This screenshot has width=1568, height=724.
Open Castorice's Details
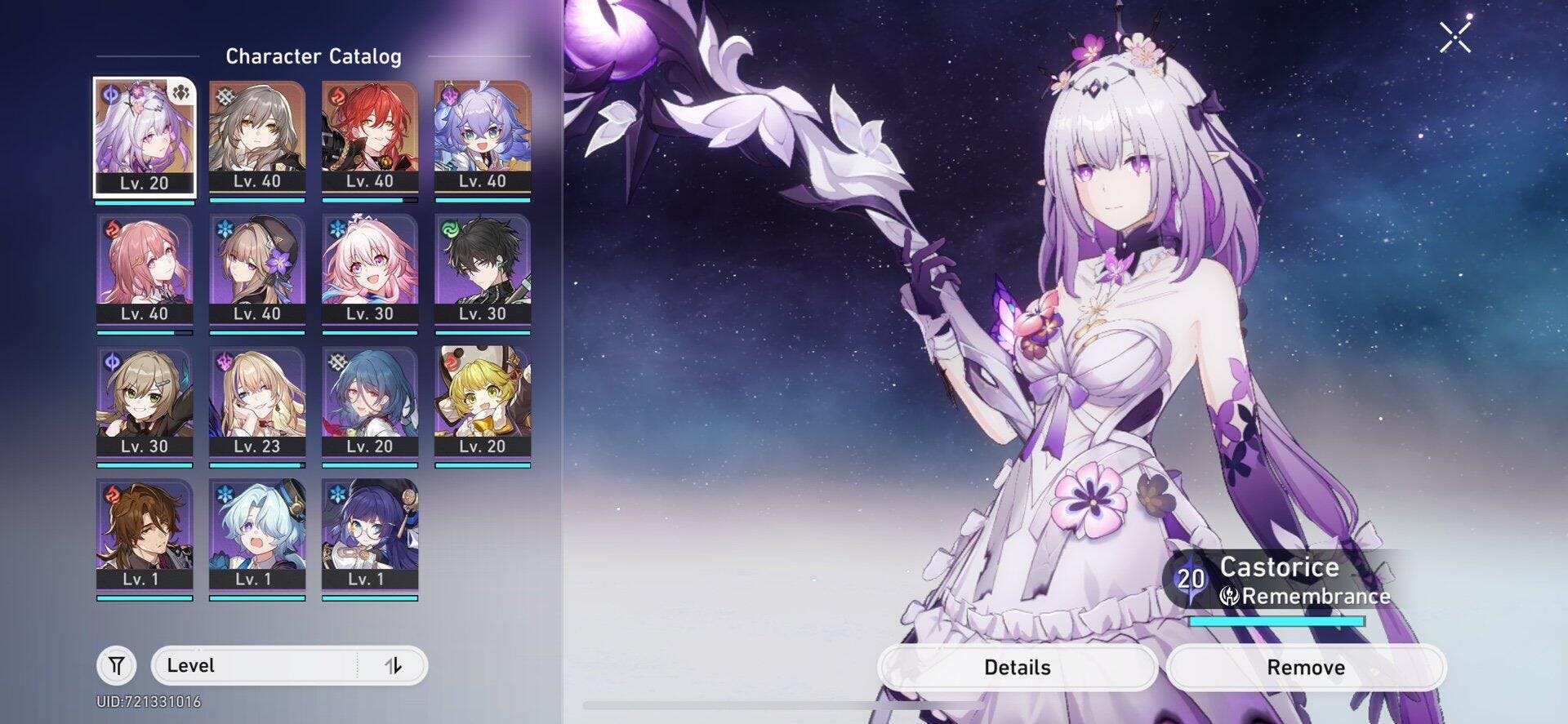tap(1017, 668)
